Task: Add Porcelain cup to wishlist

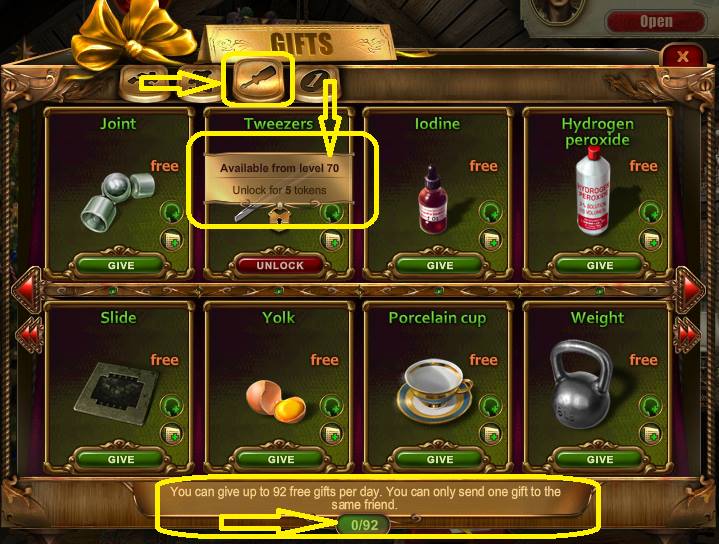Action: click(x=490, y=433)
